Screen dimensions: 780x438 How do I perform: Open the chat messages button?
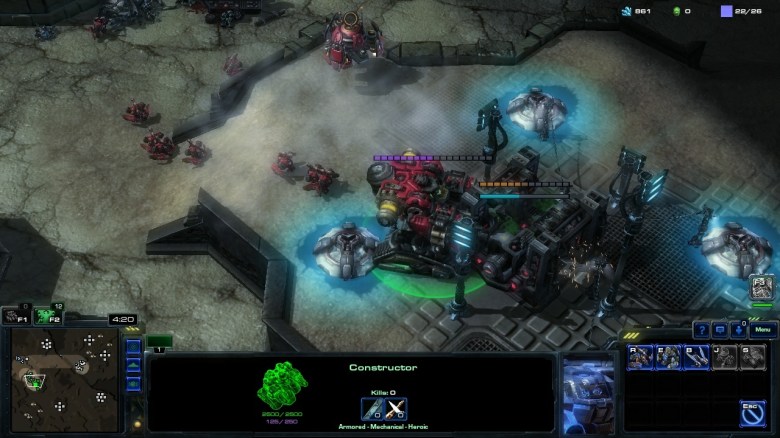click(720, 330)
